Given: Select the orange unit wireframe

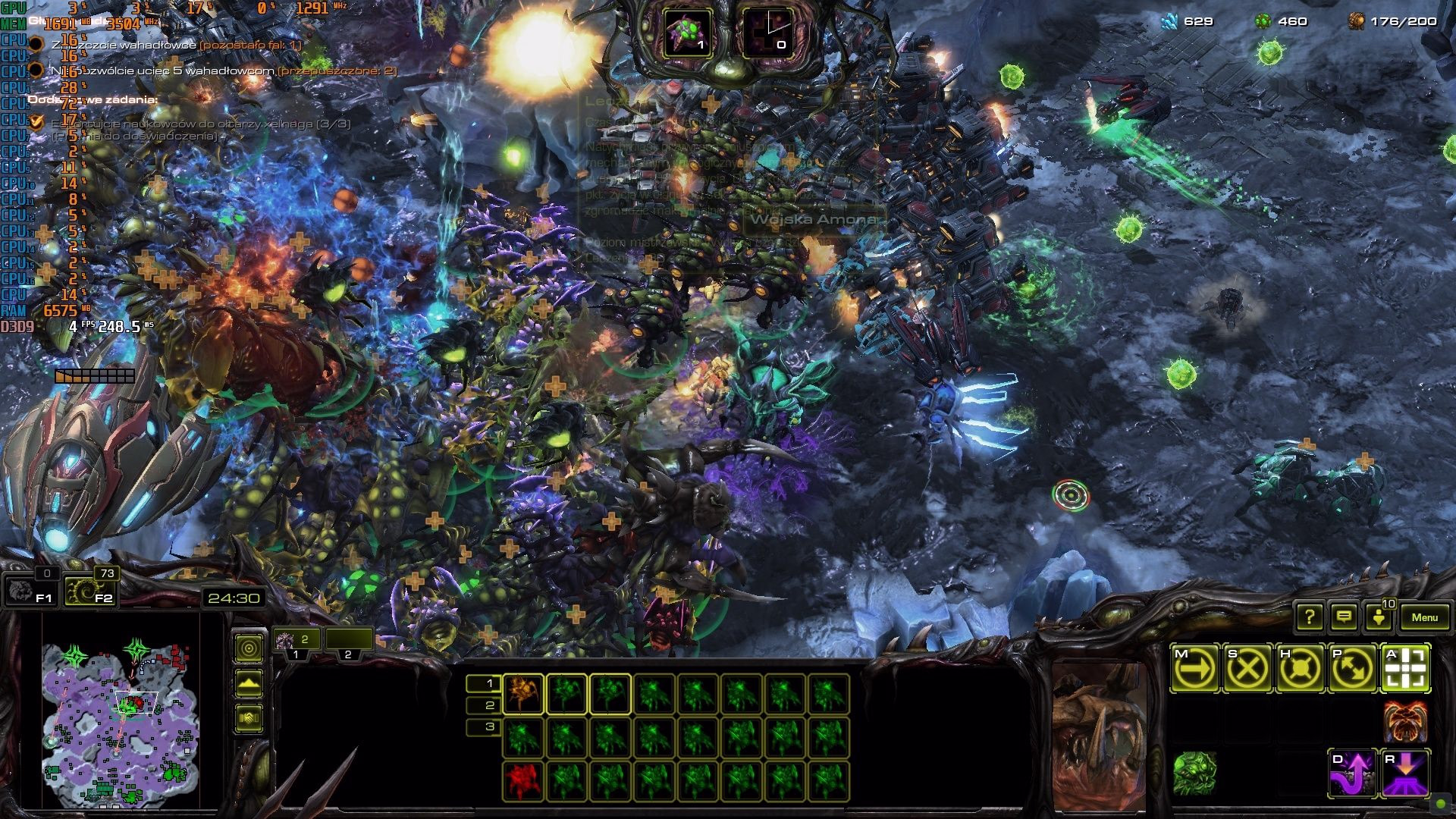Looking at the screenshot, I should pos(522,694).
